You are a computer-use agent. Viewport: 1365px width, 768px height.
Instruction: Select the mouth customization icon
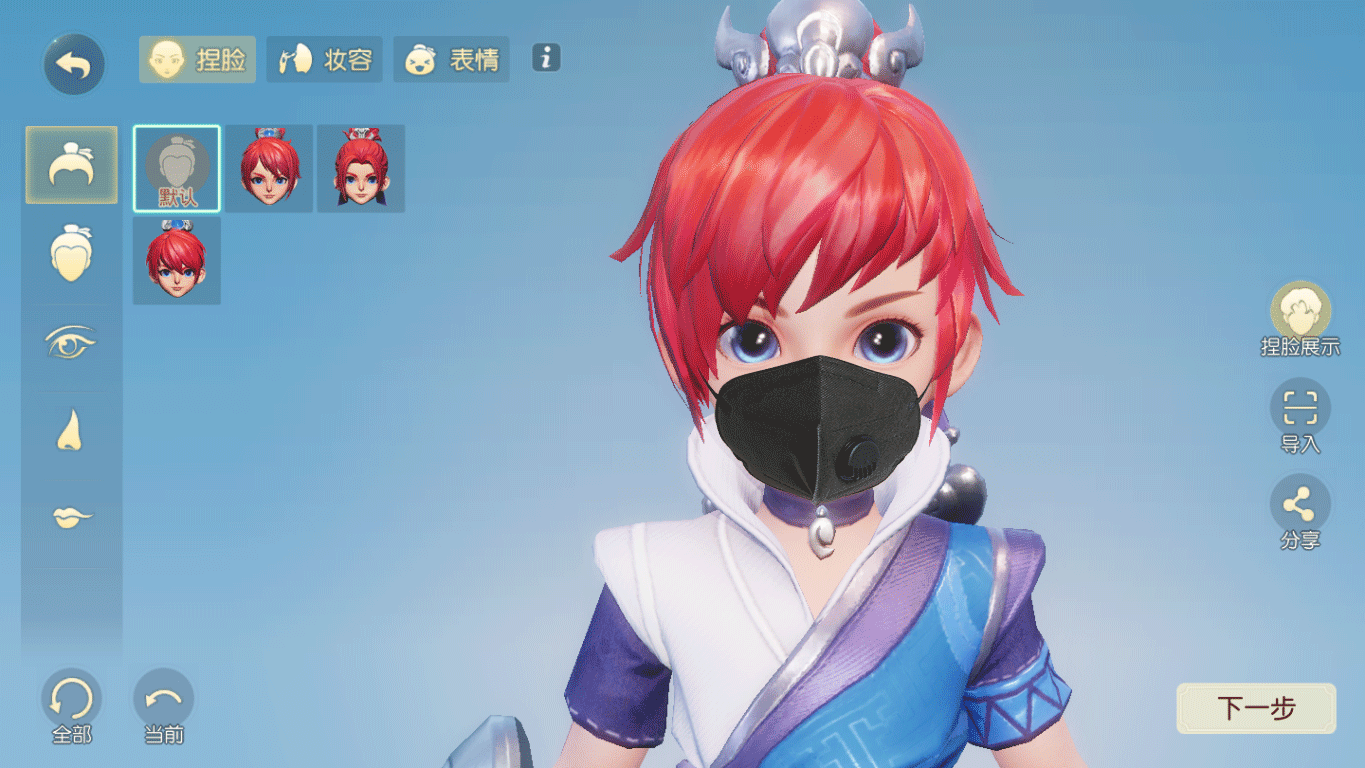click(x=71, y=519)
